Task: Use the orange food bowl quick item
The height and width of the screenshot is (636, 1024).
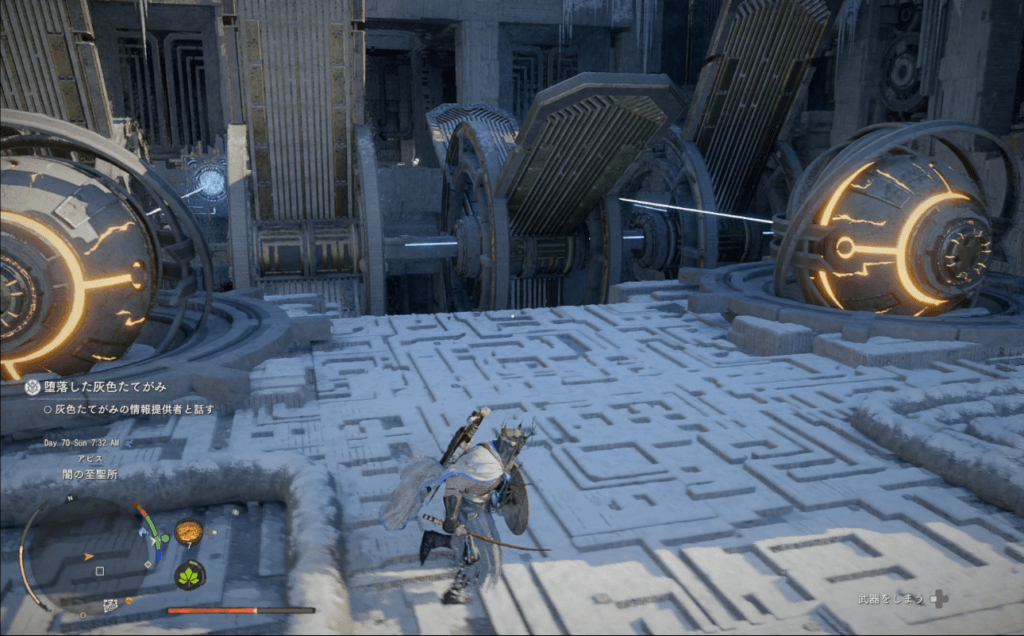Action: [x=187, y=532]
